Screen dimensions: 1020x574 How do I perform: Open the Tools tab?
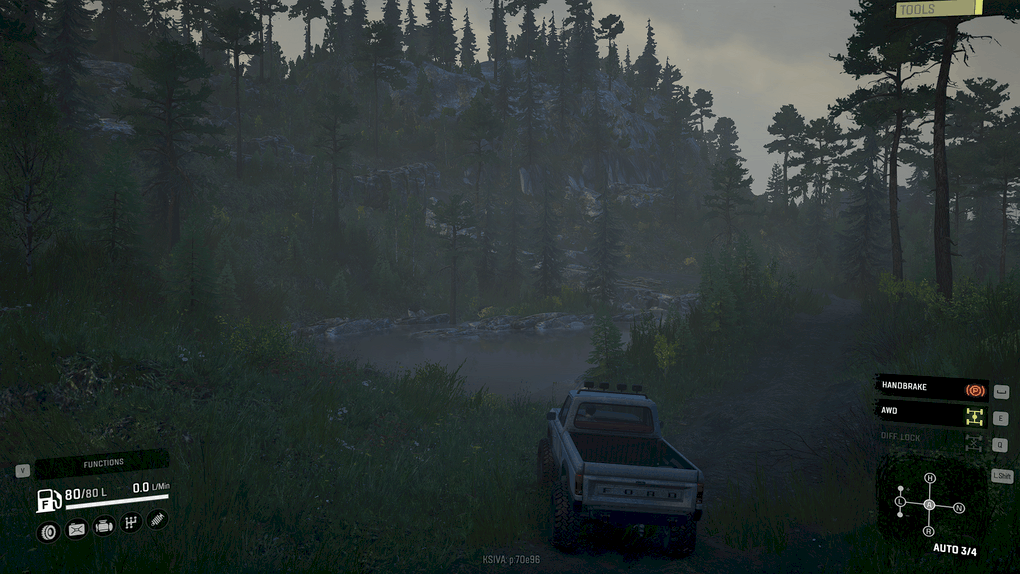pyautogui.click(x=938, y=10)
